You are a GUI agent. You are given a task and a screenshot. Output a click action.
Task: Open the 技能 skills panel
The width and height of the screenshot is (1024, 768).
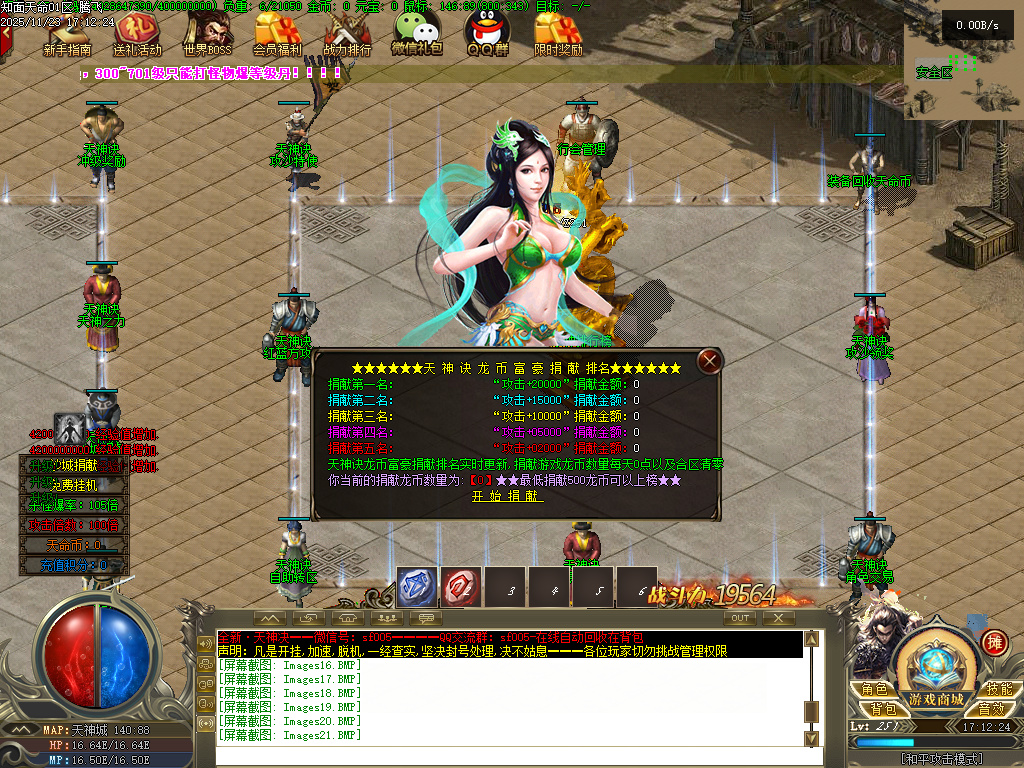tap(998, 689)
